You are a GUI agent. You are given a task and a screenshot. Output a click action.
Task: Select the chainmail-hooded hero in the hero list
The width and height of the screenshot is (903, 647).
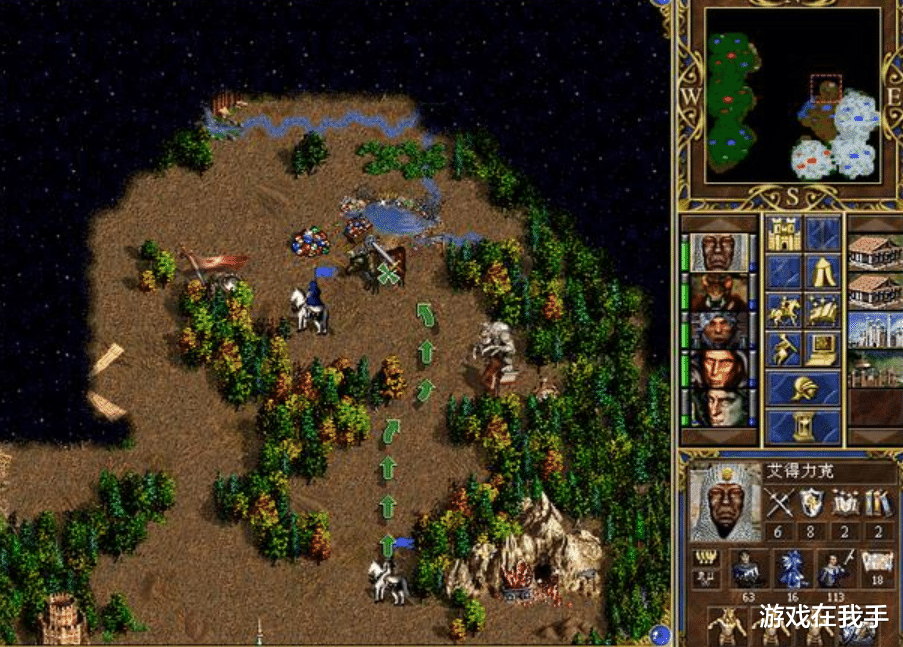(x=718, y=252)
